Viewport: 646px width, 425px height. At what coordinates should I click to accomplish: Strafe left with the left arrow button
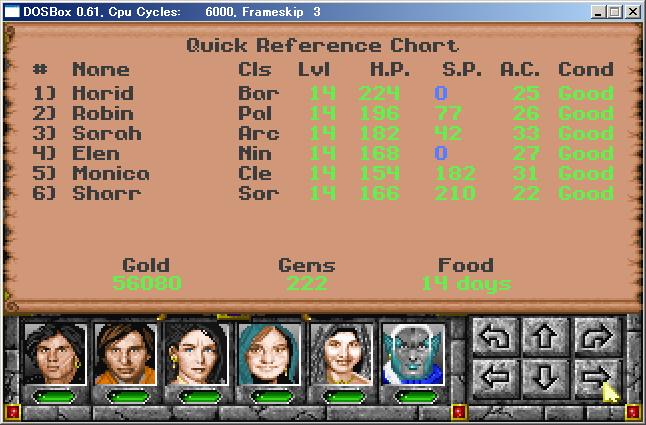click(497, 379)
